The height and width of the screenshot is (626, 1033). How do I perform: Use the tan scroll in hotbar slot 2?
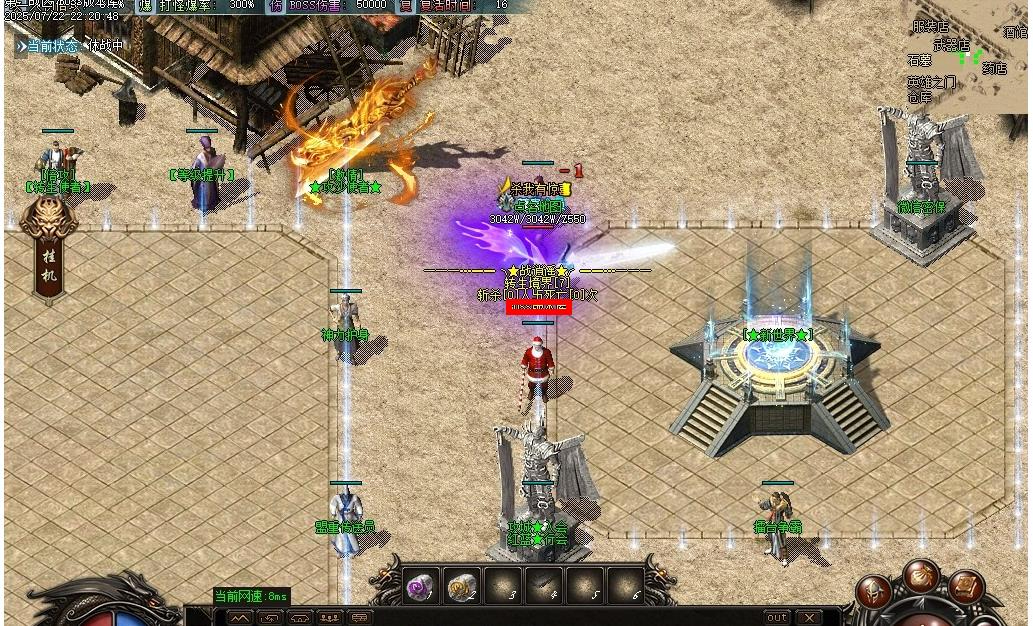click(x=461, y=587)
